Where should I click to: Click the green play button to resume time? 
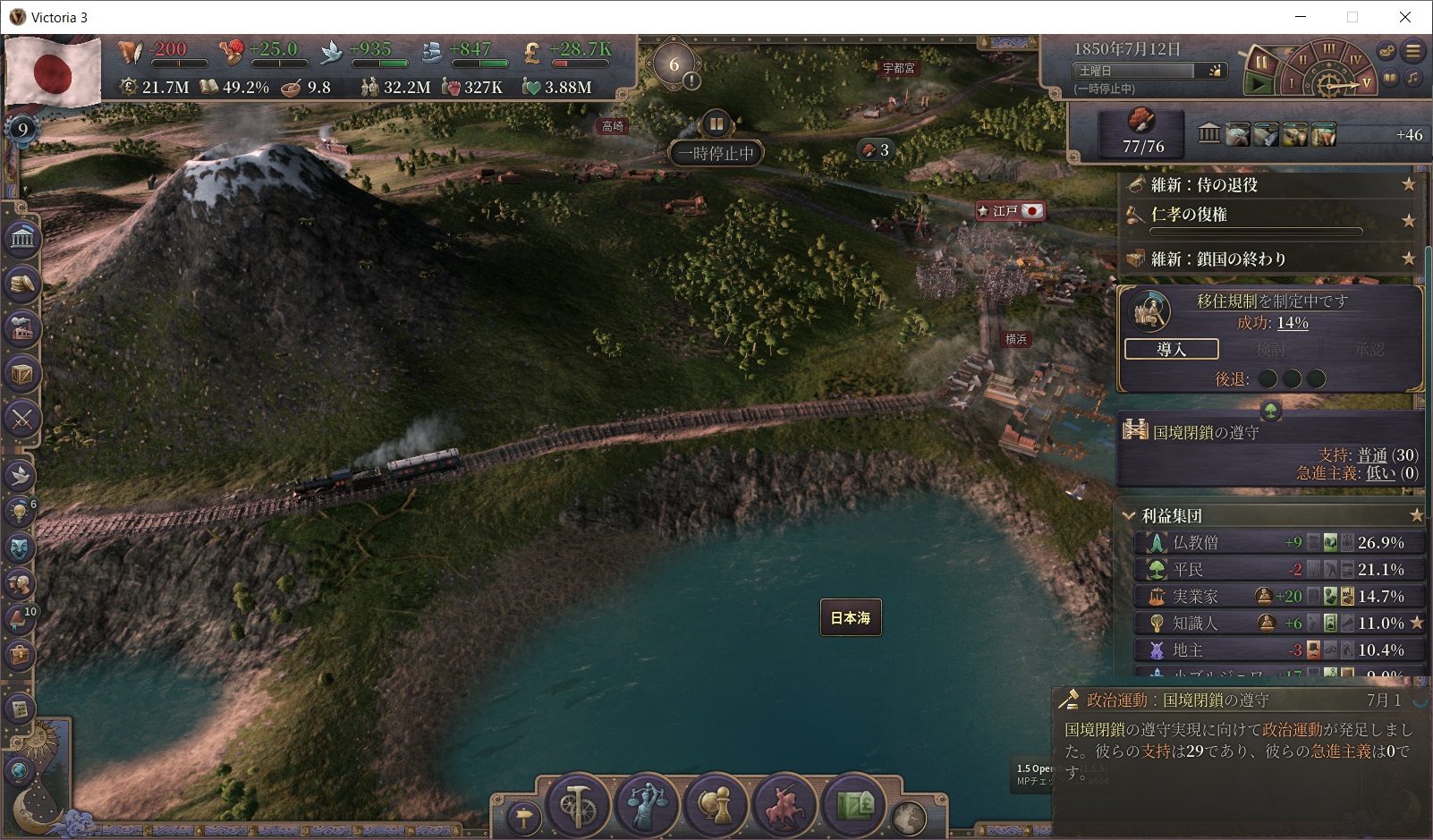coord(1258,84)
